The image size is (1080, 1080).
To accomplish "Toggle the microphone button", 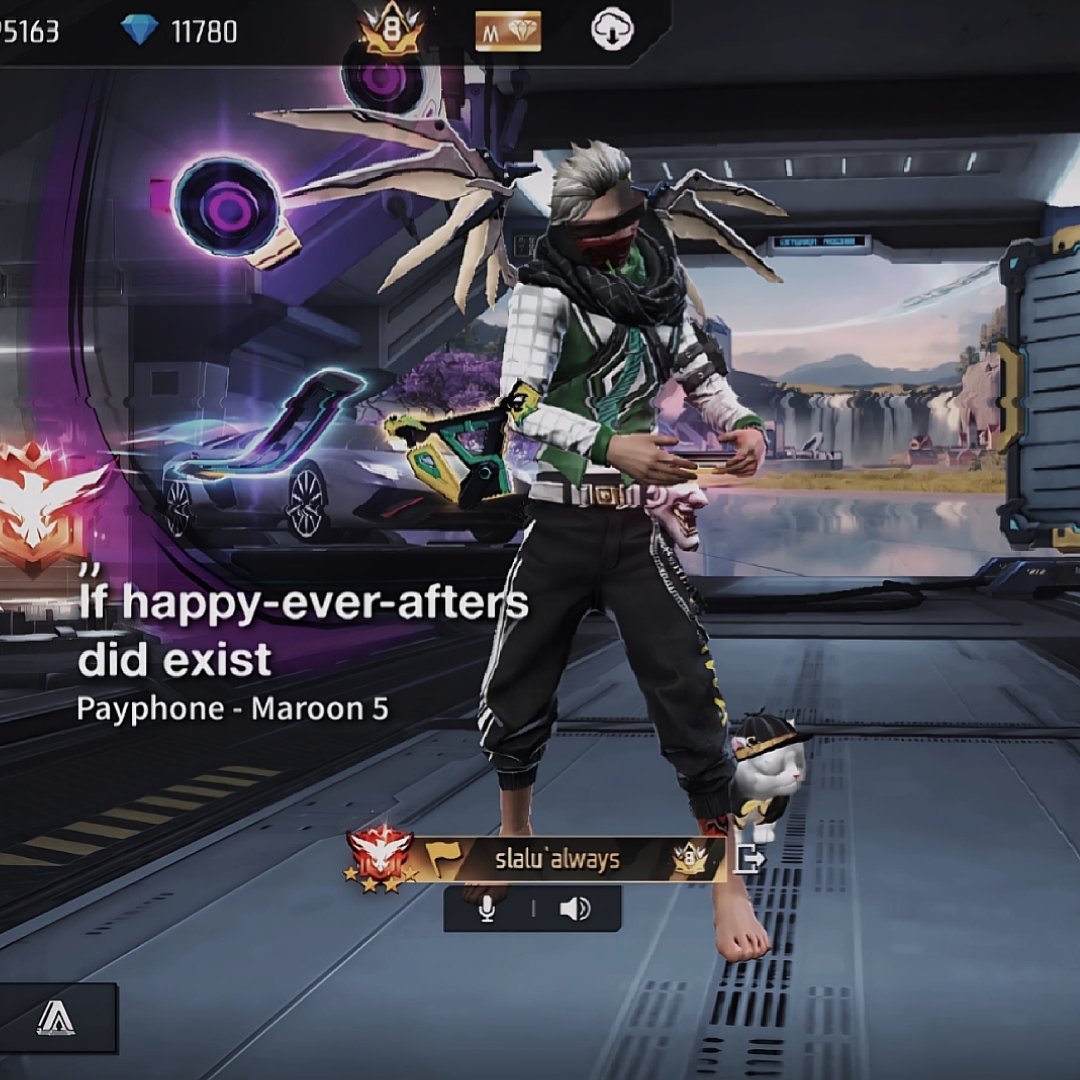I will coord(487,909).
